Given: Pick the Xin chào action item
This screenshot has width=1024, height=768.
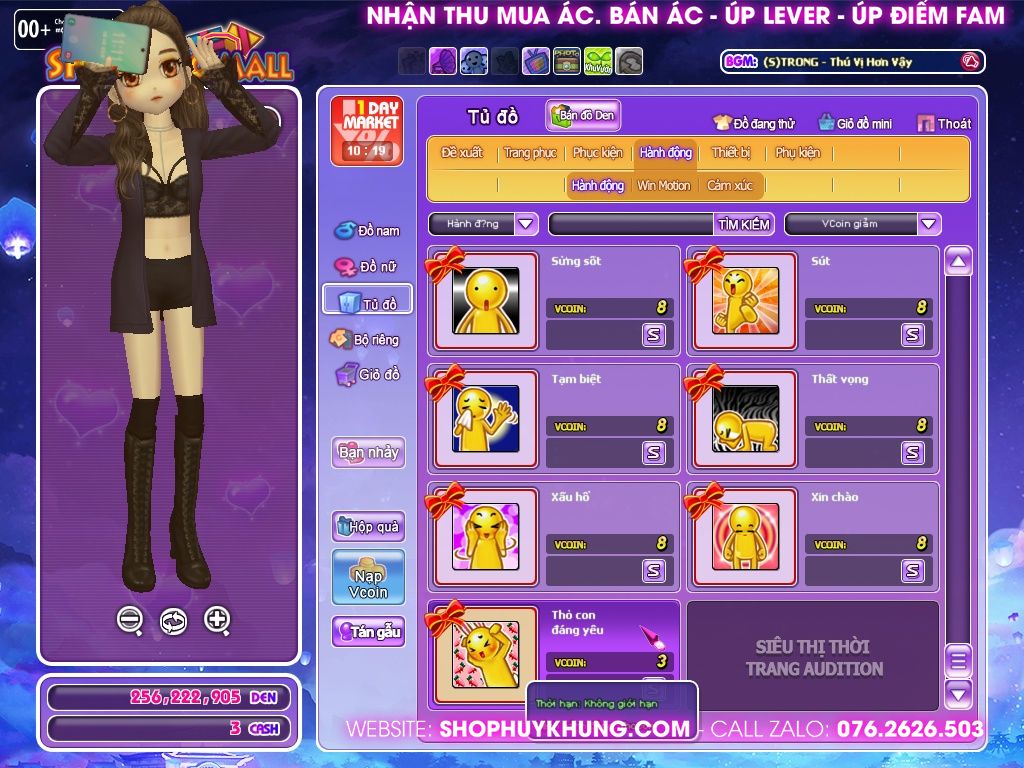Looking at the screenshot, I should click(x=746, y=536).
